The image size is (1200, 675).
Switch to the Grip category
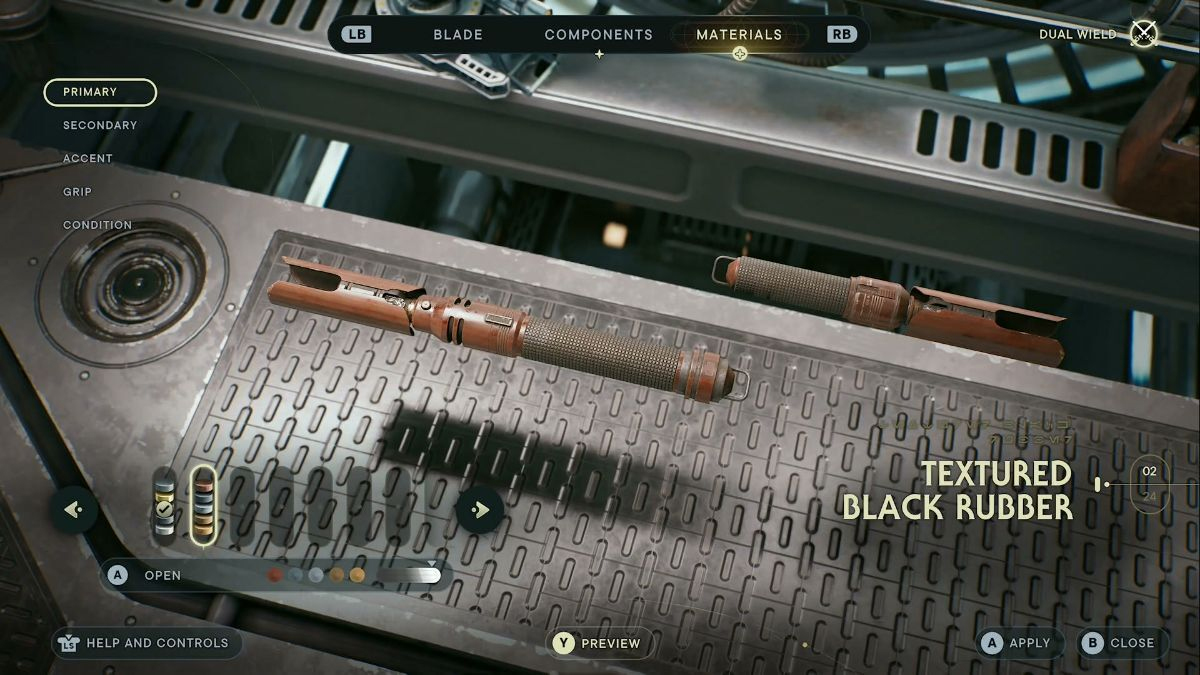coord(77,191)
